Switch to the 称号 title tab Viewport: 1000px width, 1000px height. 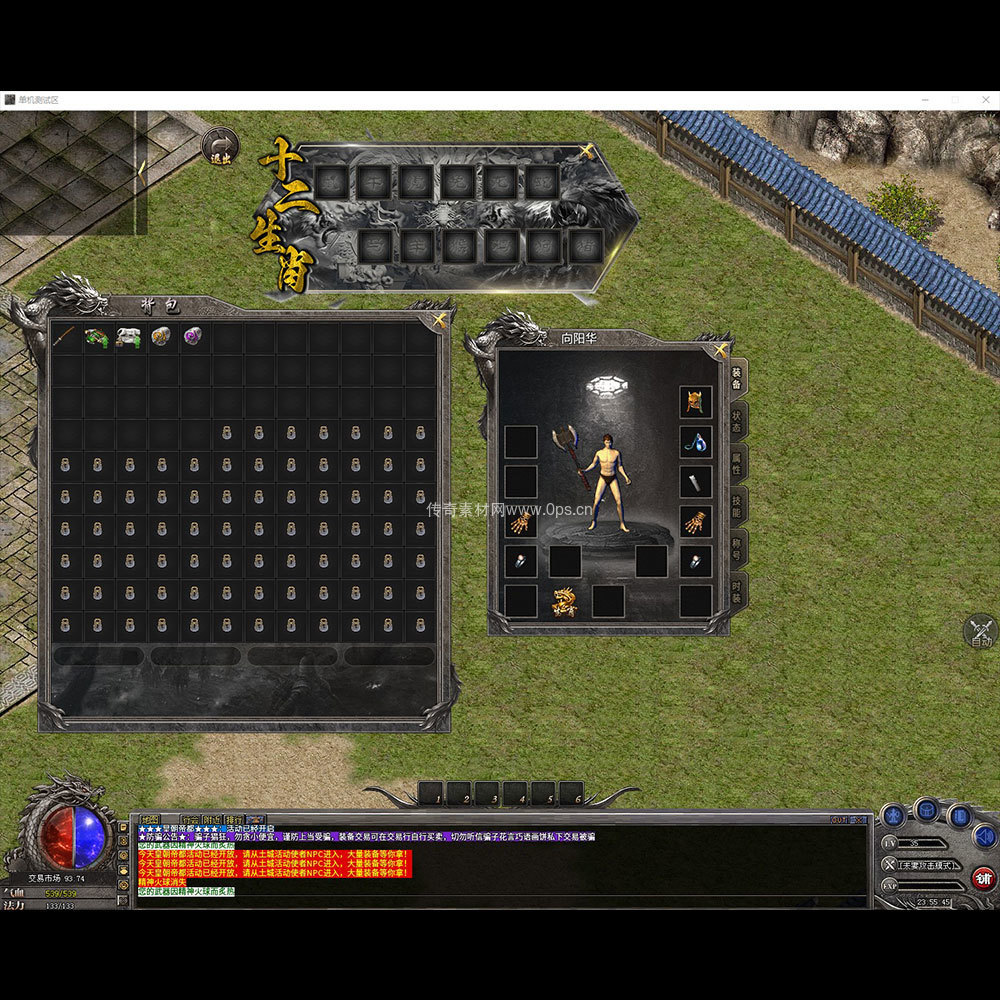737,546
